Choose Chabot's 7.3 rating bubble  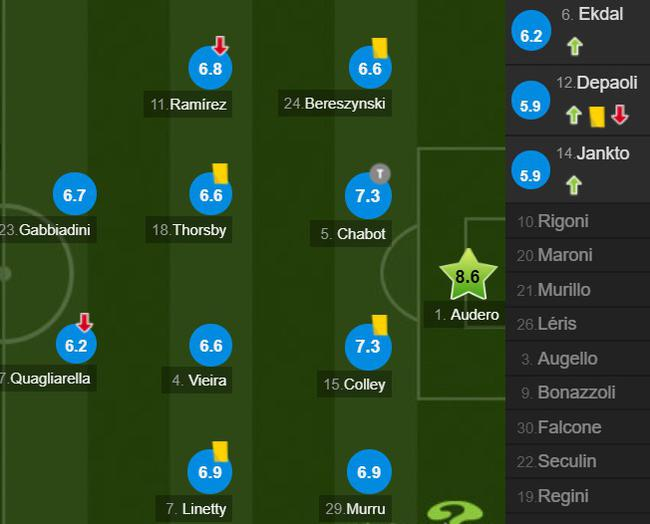[368, 197]
